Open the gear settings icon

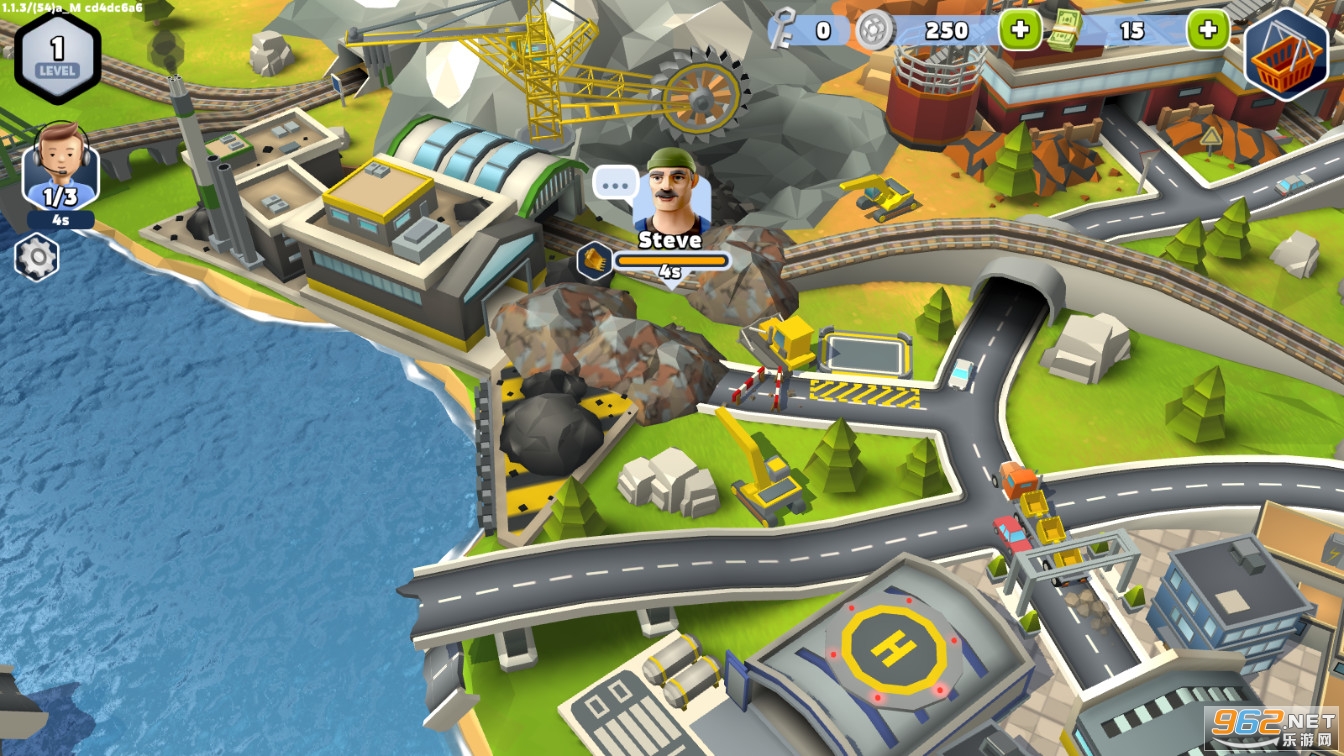37,258
